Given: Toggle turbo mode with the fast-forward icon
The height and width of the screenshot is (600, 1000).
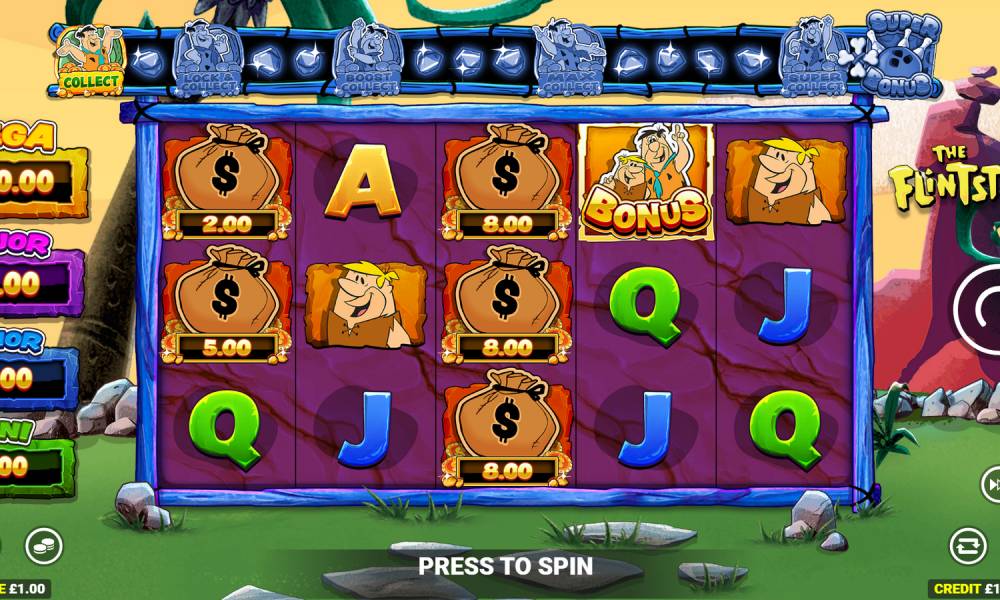Looking at the screenshot, I should tap(991, 486).
